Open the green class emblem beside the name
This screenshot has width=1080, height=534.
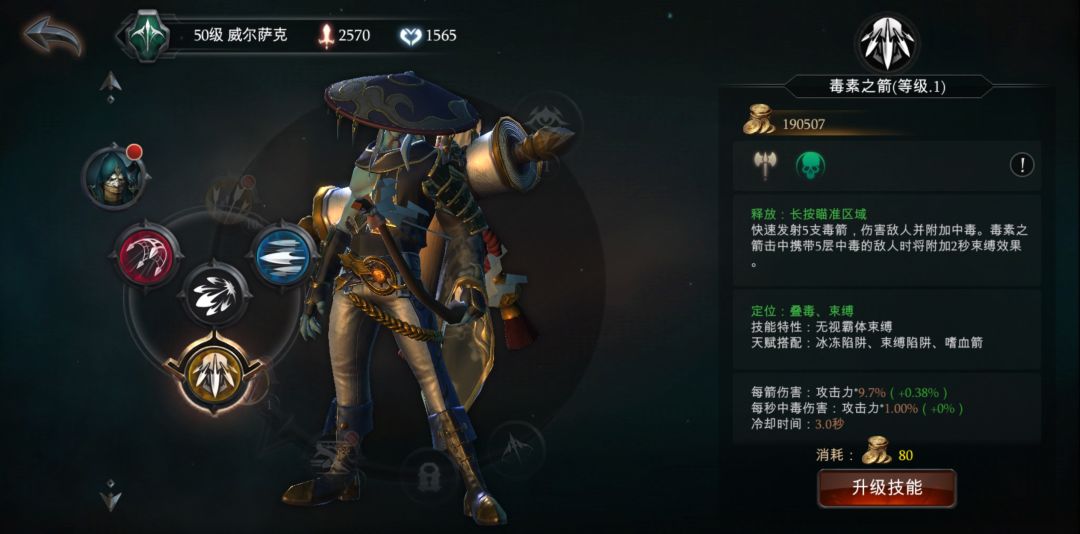(146, 35)
